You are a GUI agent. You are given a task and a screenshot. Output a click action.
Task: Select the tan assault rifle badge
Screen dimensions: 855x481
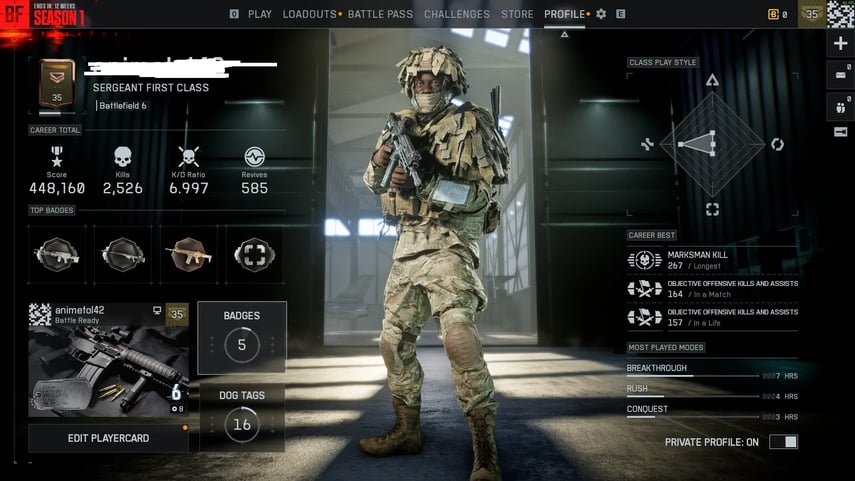tap(188, 254)
